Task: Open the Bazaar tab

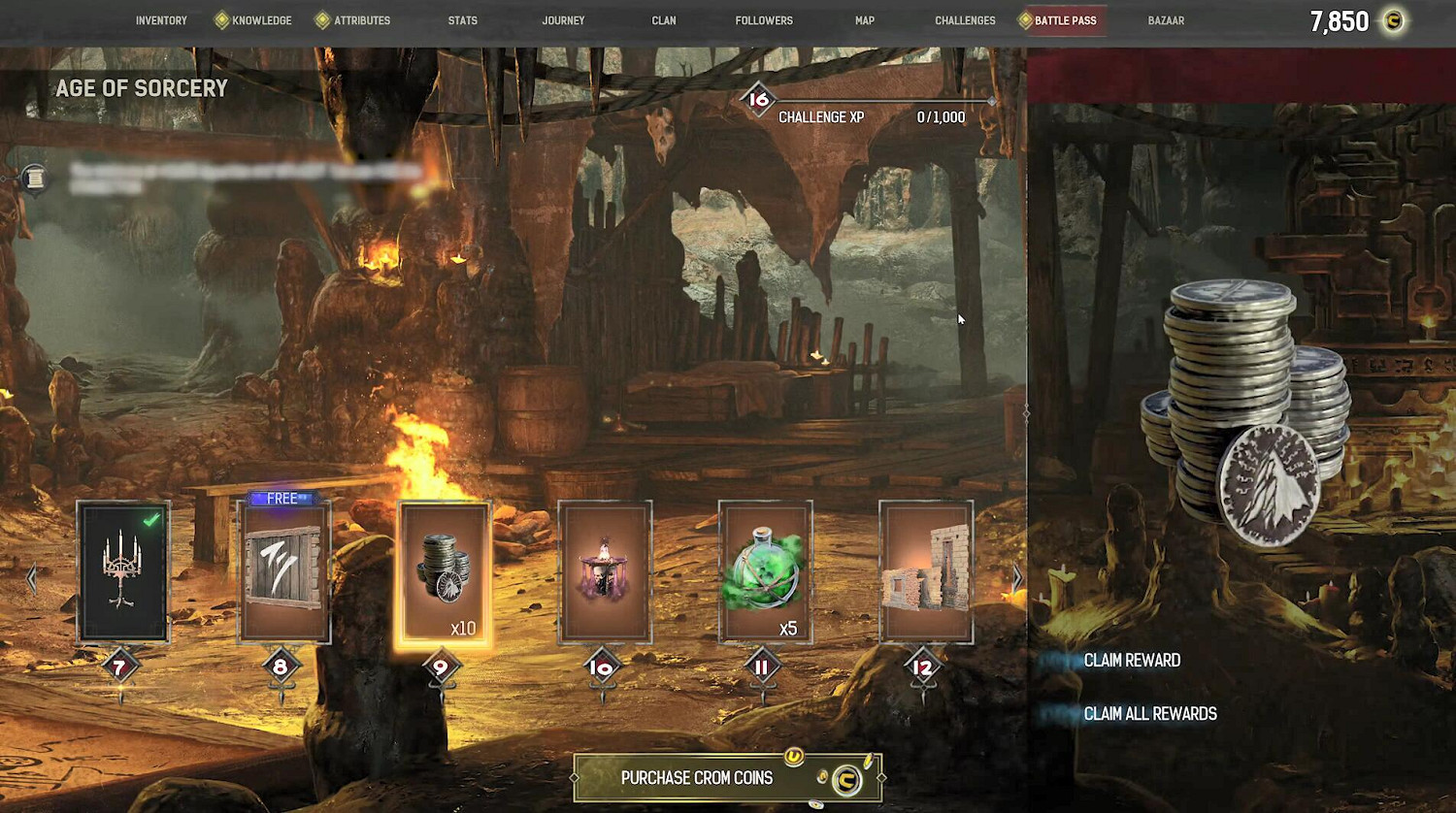Action: 1166,20
